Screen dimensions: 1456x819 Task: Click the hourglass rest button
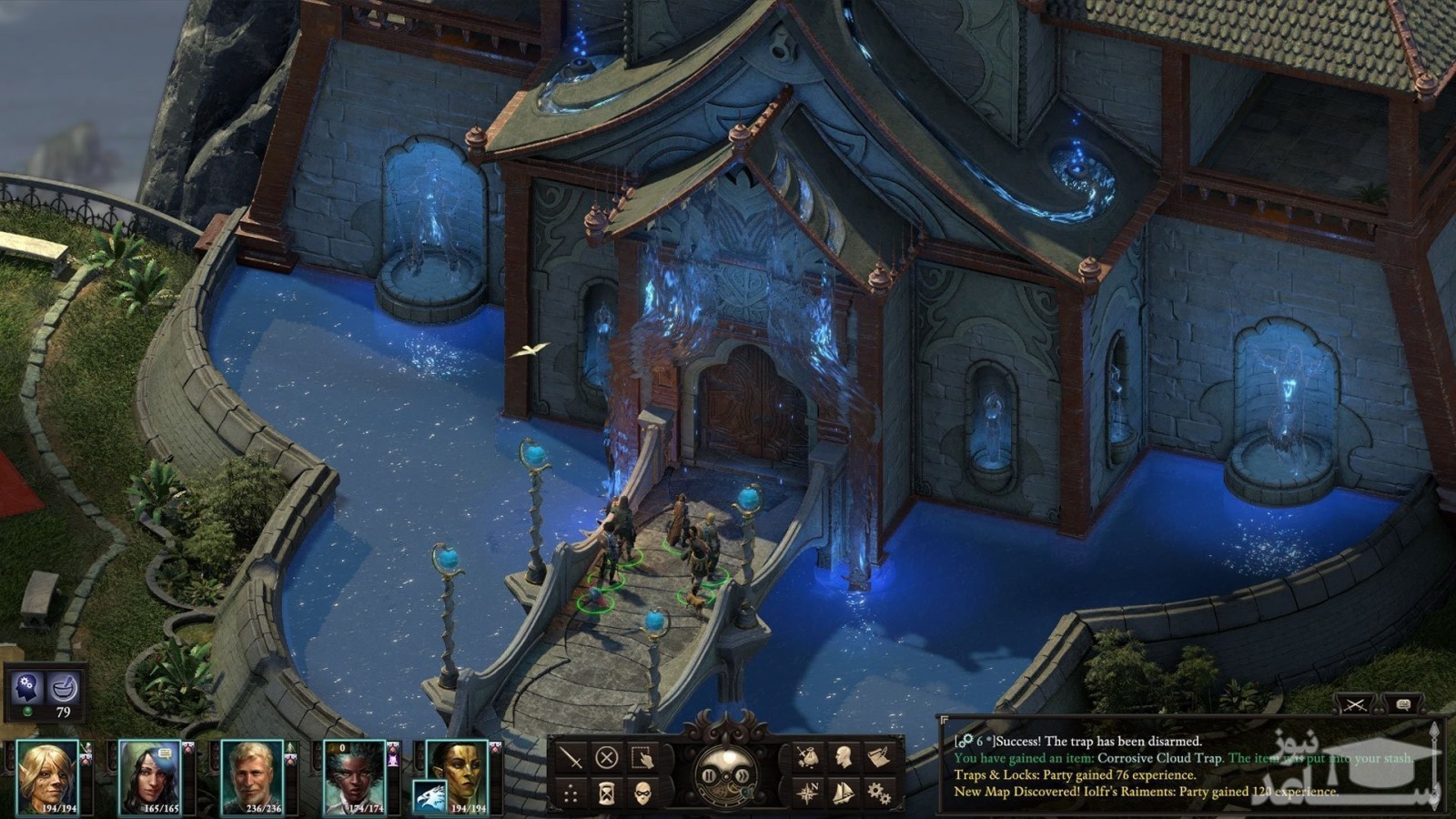(x=607, y=793)
